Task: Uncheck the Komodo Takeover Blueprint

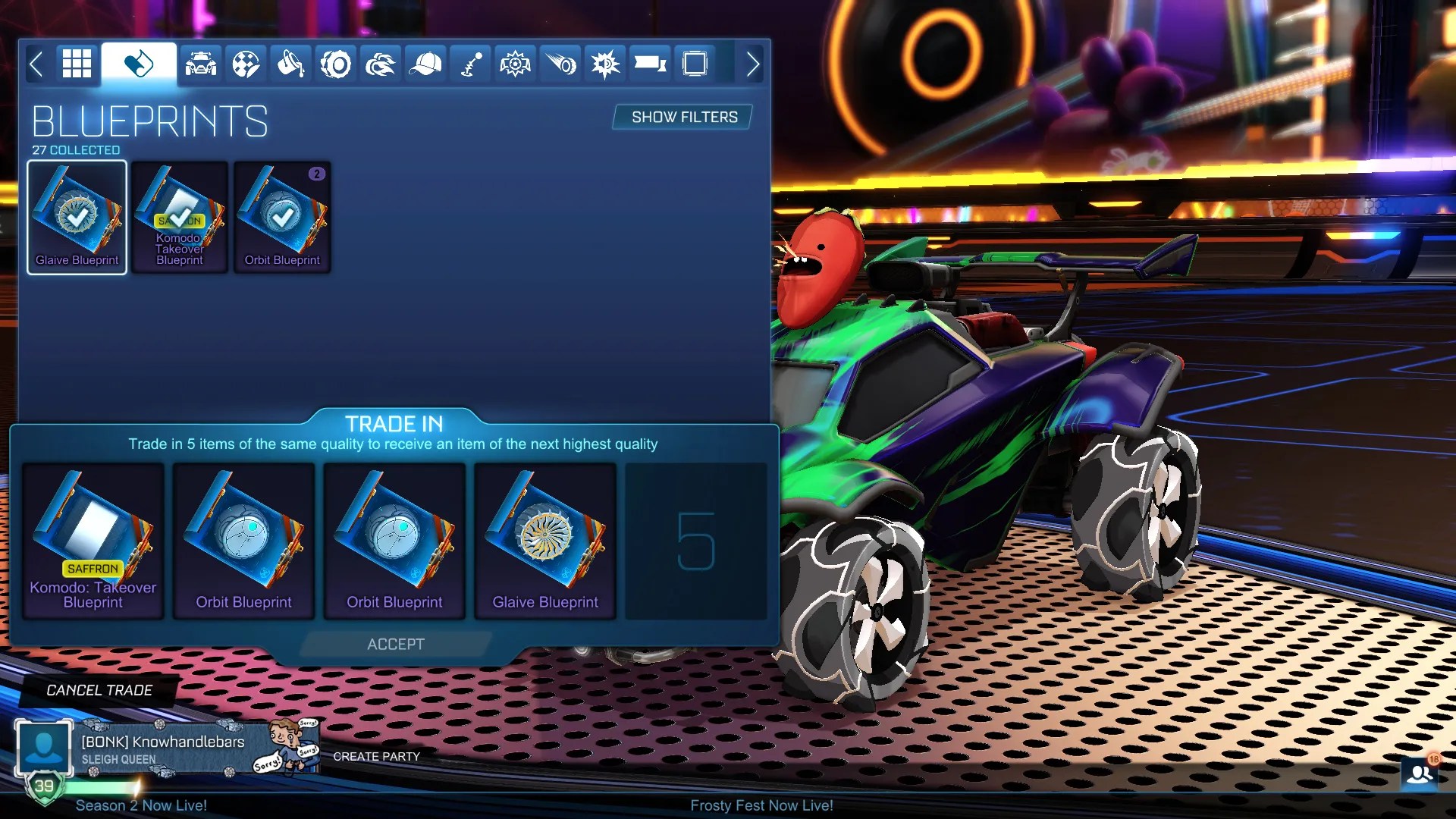Action: click(179, 217)
